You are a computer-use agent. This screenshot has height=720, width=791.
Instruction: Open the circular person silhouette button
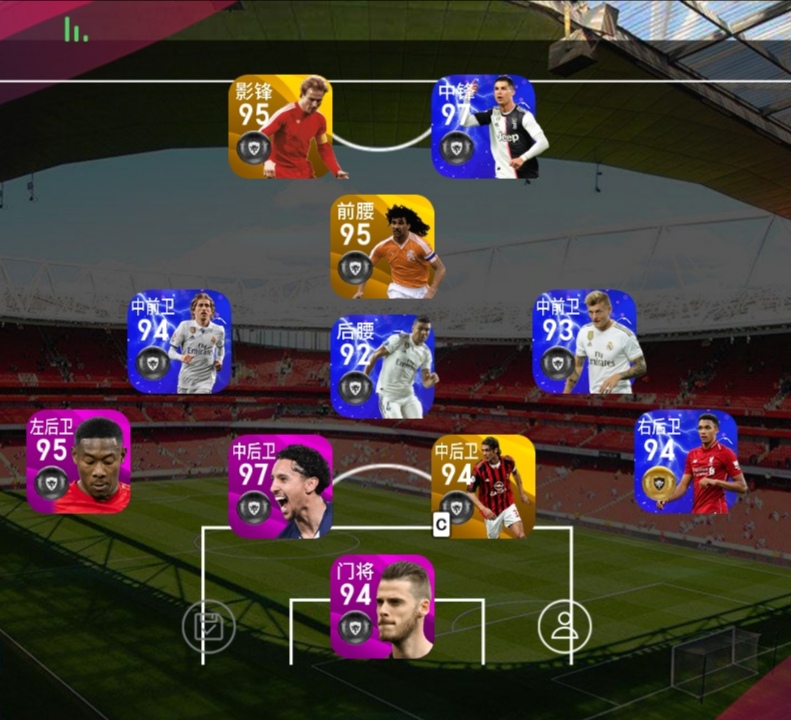pos(565,627)
